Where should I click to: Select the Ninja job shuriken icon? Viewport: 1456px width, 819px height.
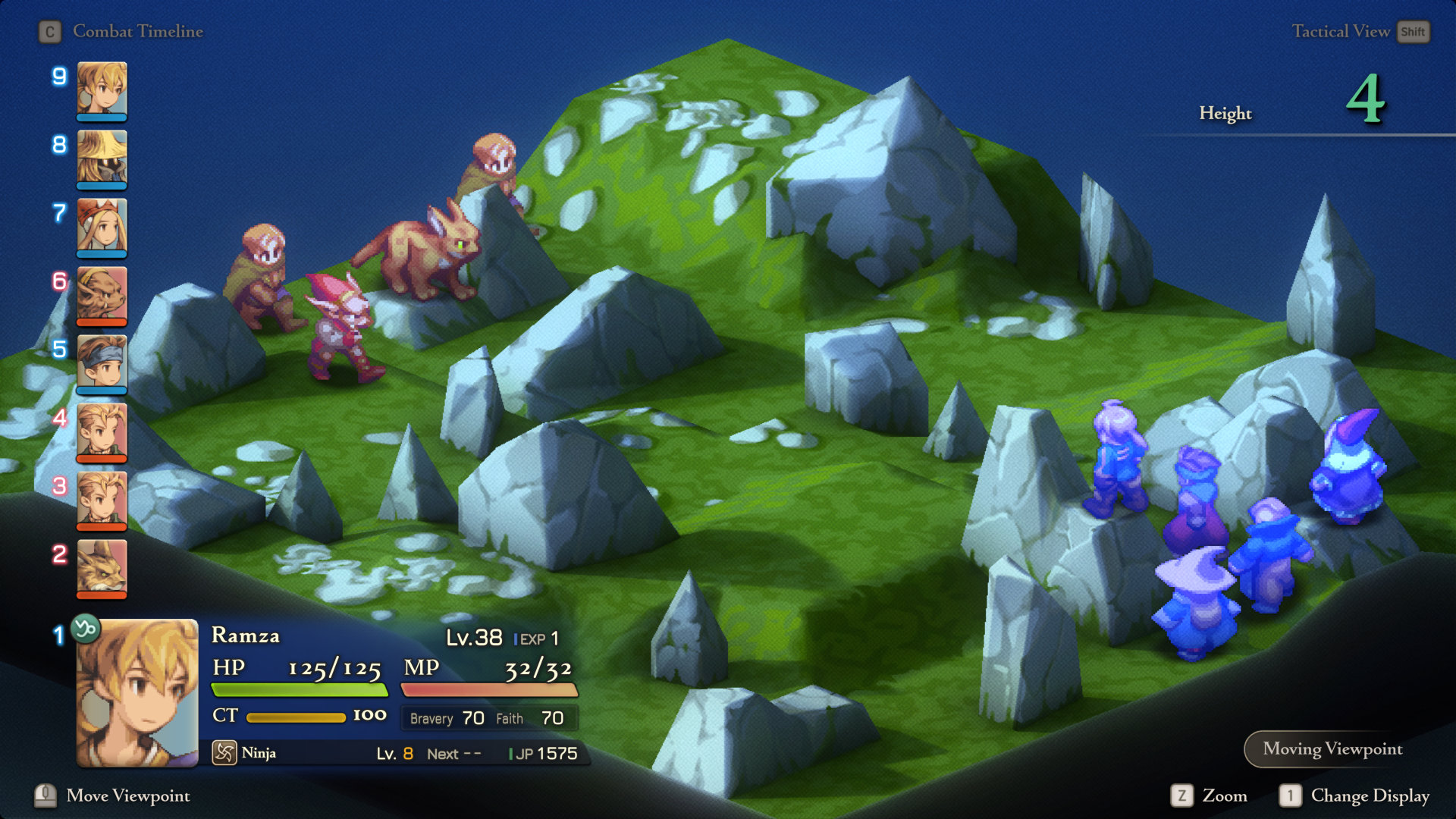point(225,752)
